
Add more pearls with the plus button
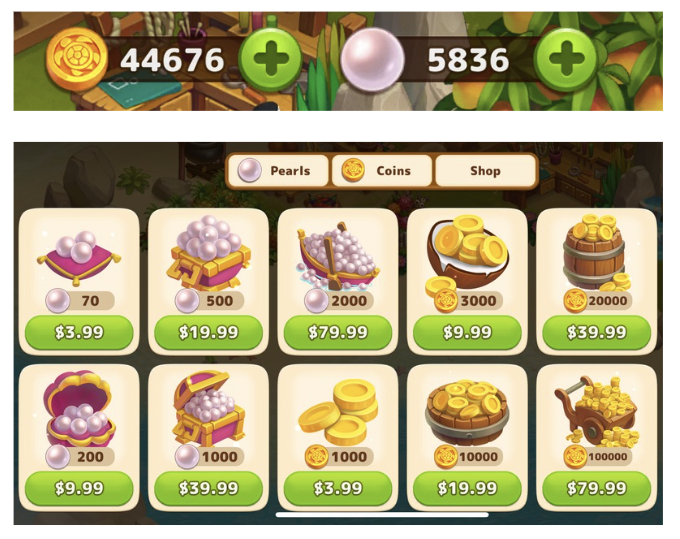pyautogui.click(x=566, y=61)
